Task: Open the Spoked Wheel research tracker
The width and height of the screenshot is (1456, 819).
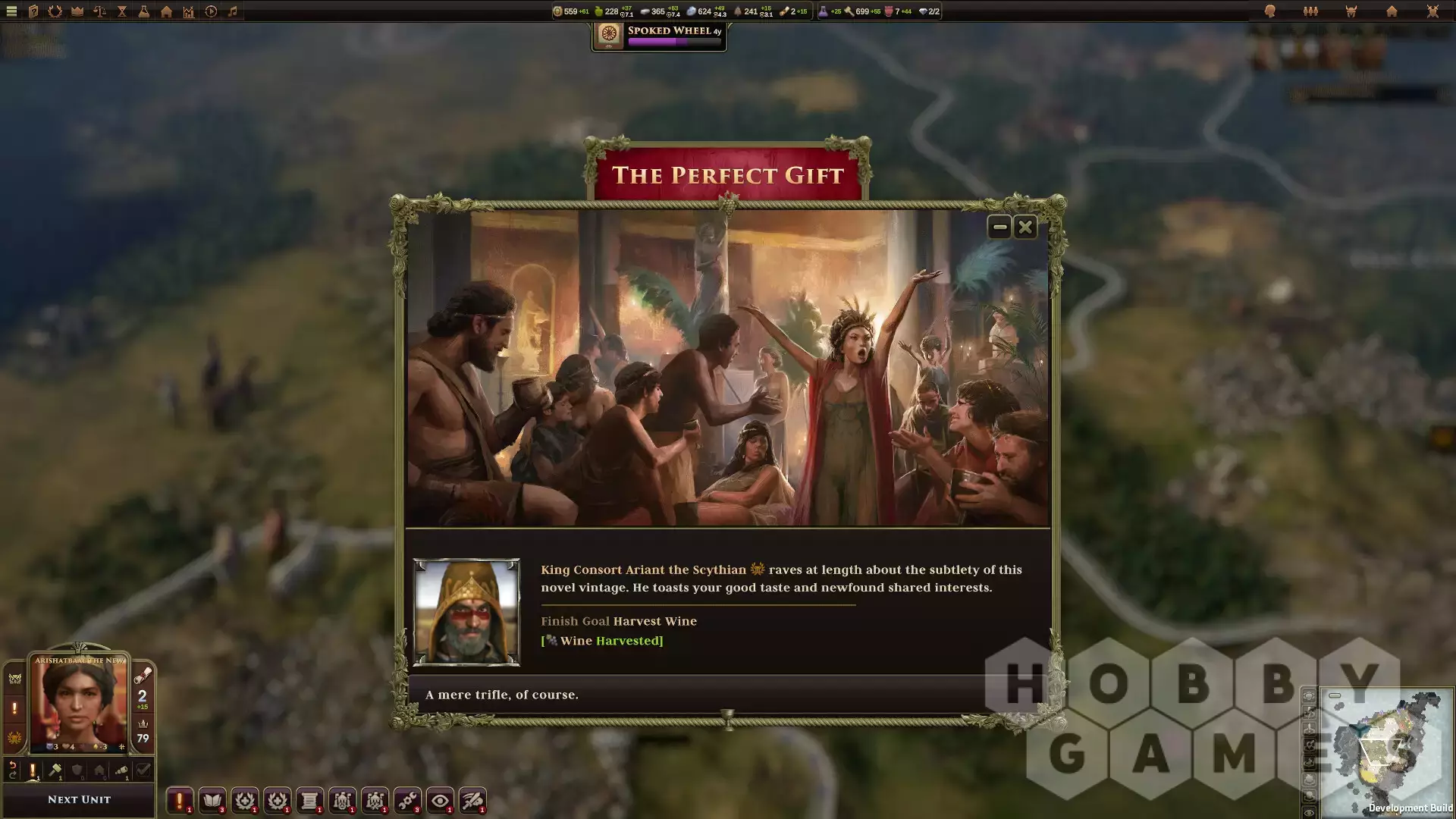Action: point(658,36)
